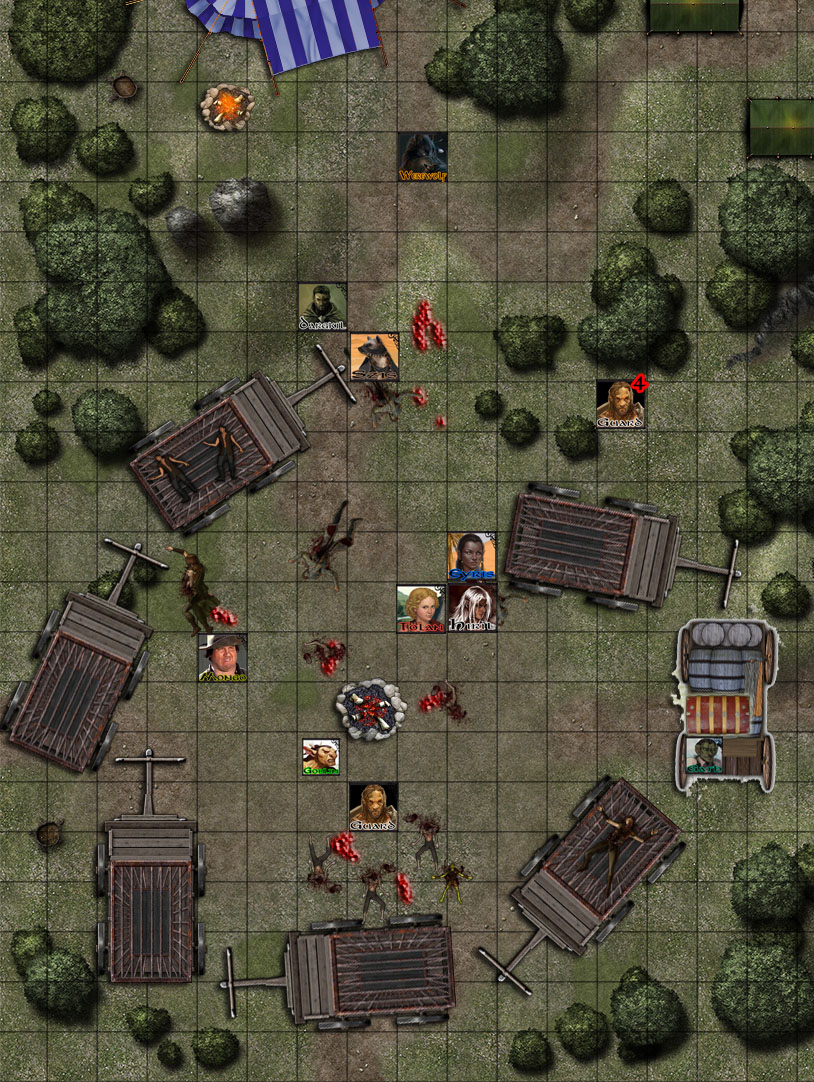Screen dimensions: 814x1082
Task: Select the blonde Tolan token
Action: point(421,608)
